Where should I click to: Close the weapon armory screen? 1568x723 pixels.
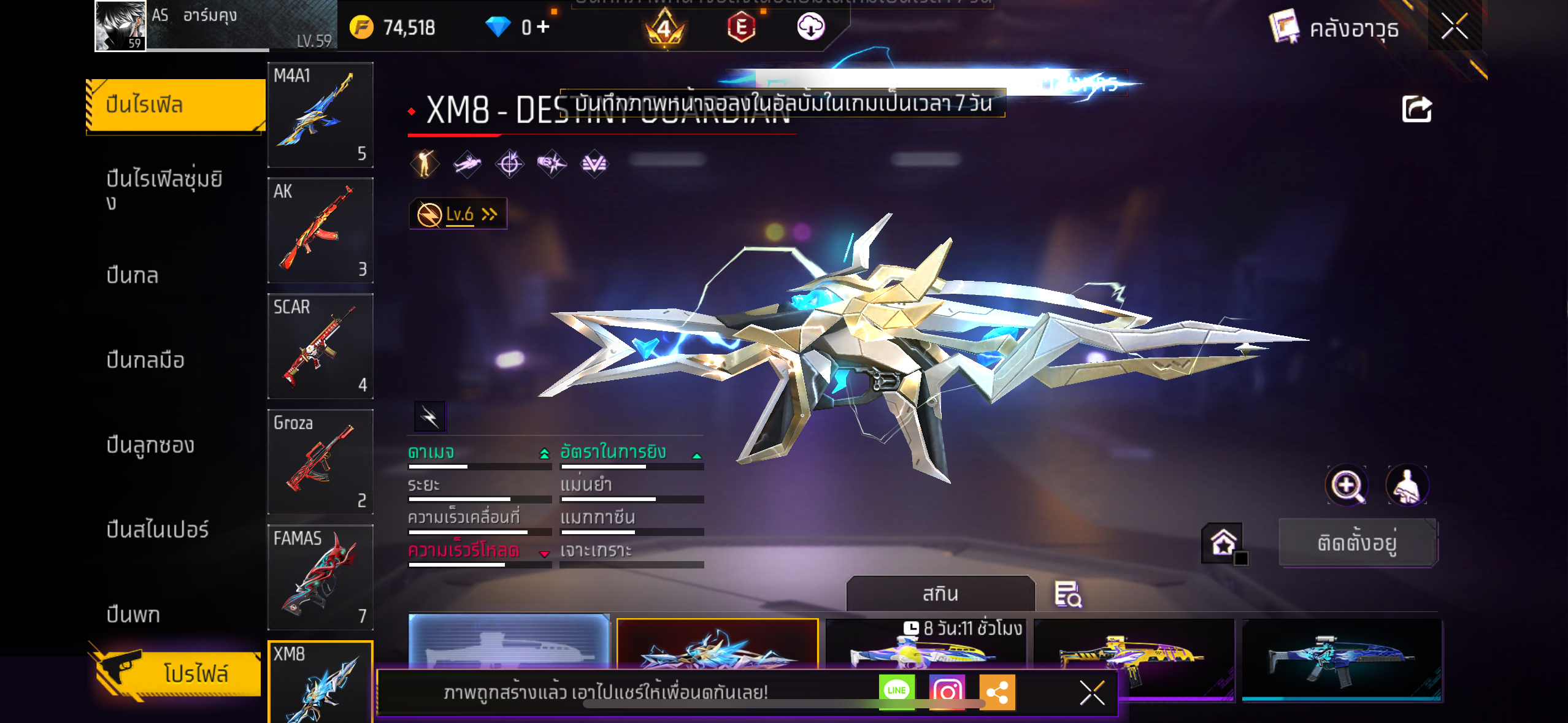coord(1454,26)
